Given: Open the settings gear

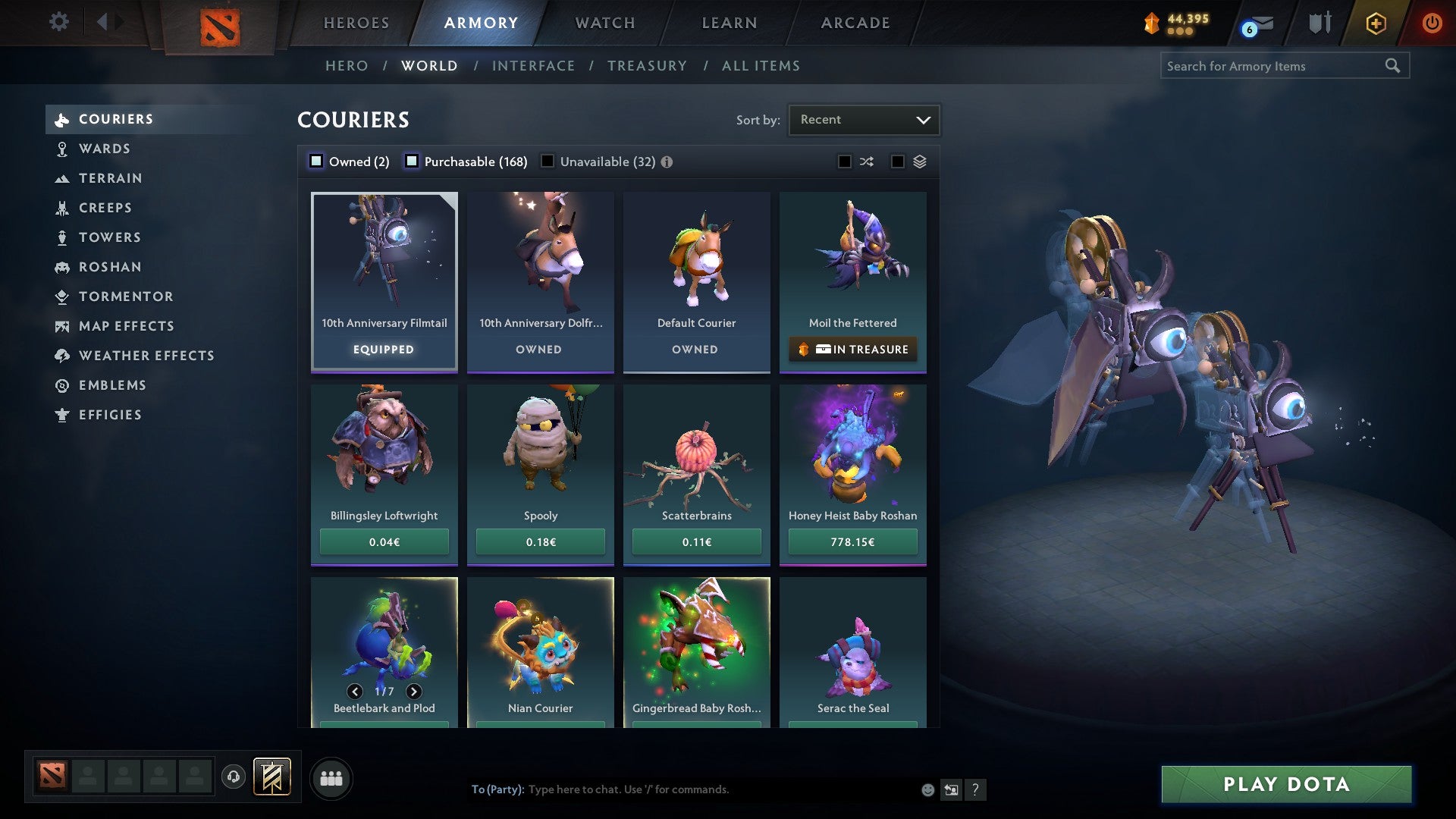Looking at the screenshot, I should coord(58,22).
